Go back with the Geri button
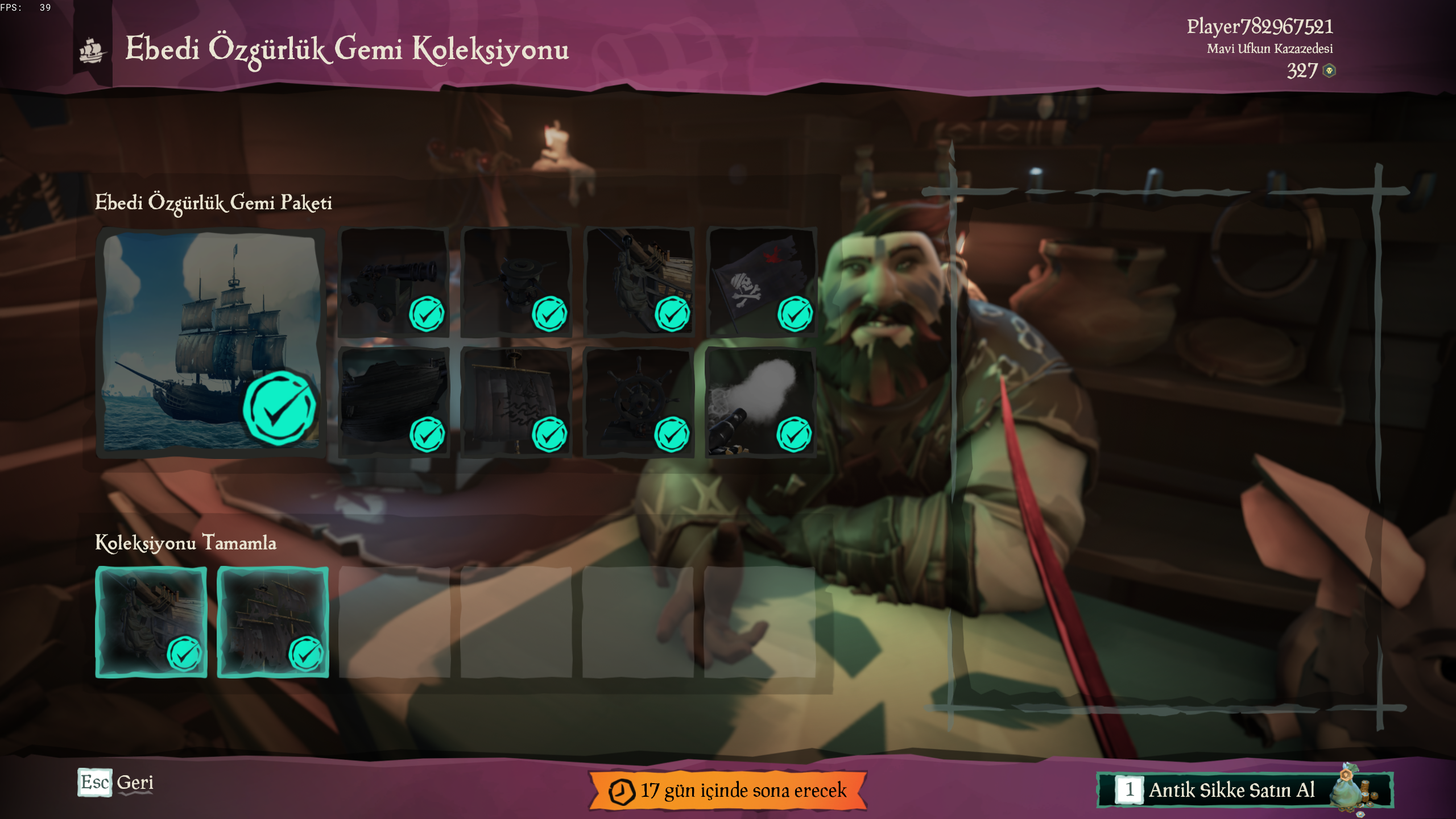The image size is (1456, 819). click(x=117, y=783)
